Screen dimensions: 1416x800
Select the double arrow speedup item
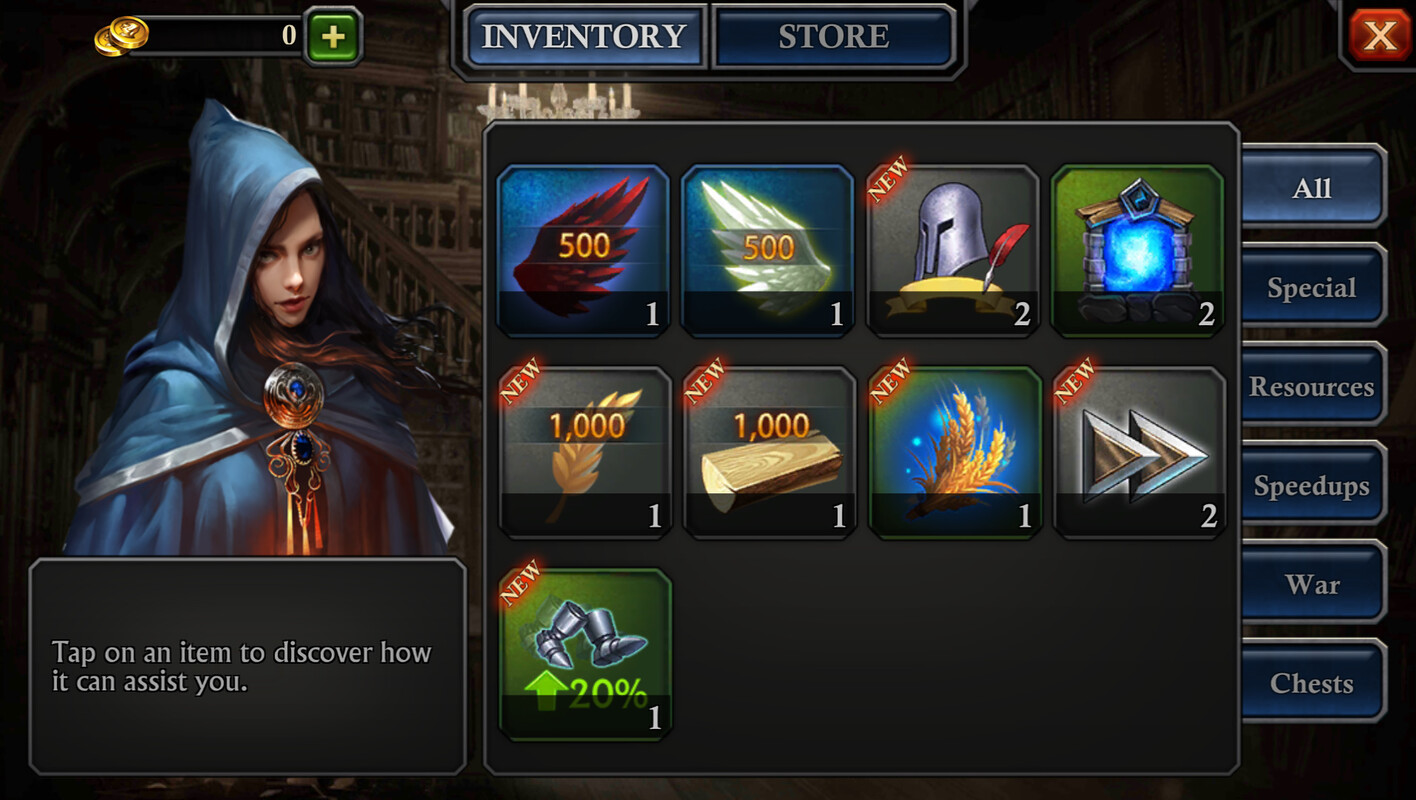pyautogui.click(x=1139, y=452)
